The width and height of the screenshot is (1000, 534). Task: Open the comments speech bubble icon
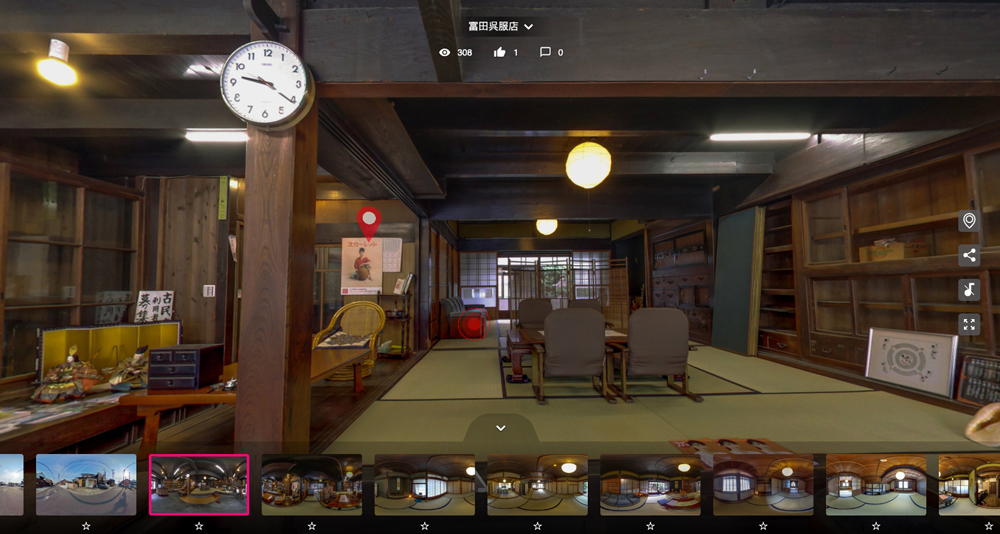click(x=545, y=52)
